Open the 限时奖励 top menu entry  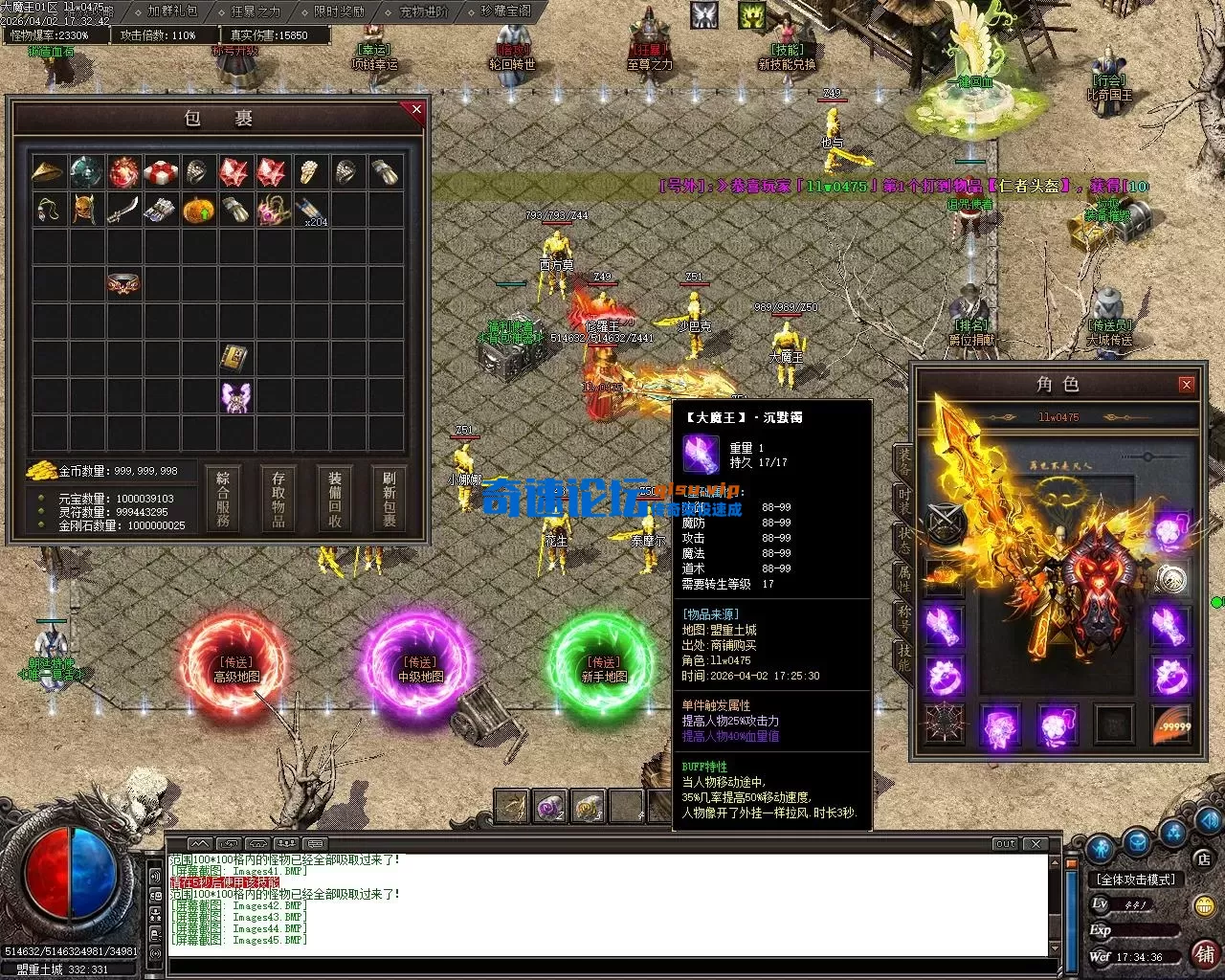[340, 11]
